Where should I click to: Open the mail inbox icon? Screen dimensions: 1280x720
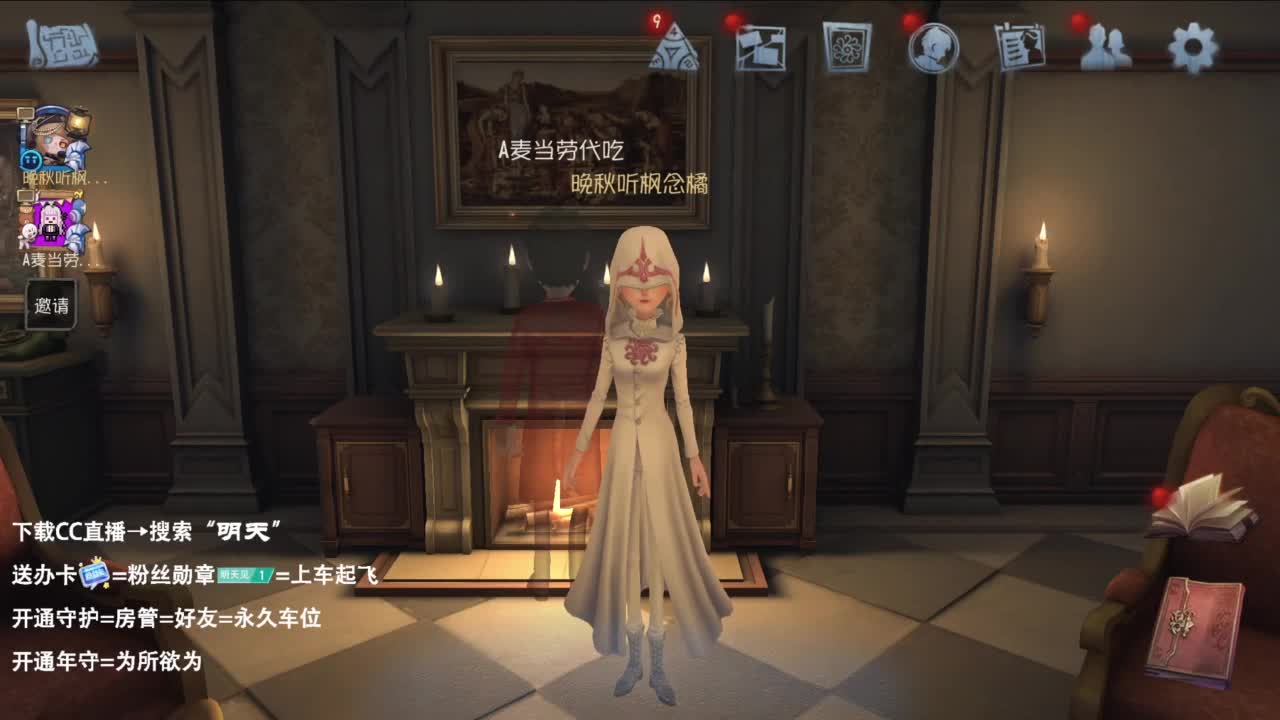(x=763, y=47)
